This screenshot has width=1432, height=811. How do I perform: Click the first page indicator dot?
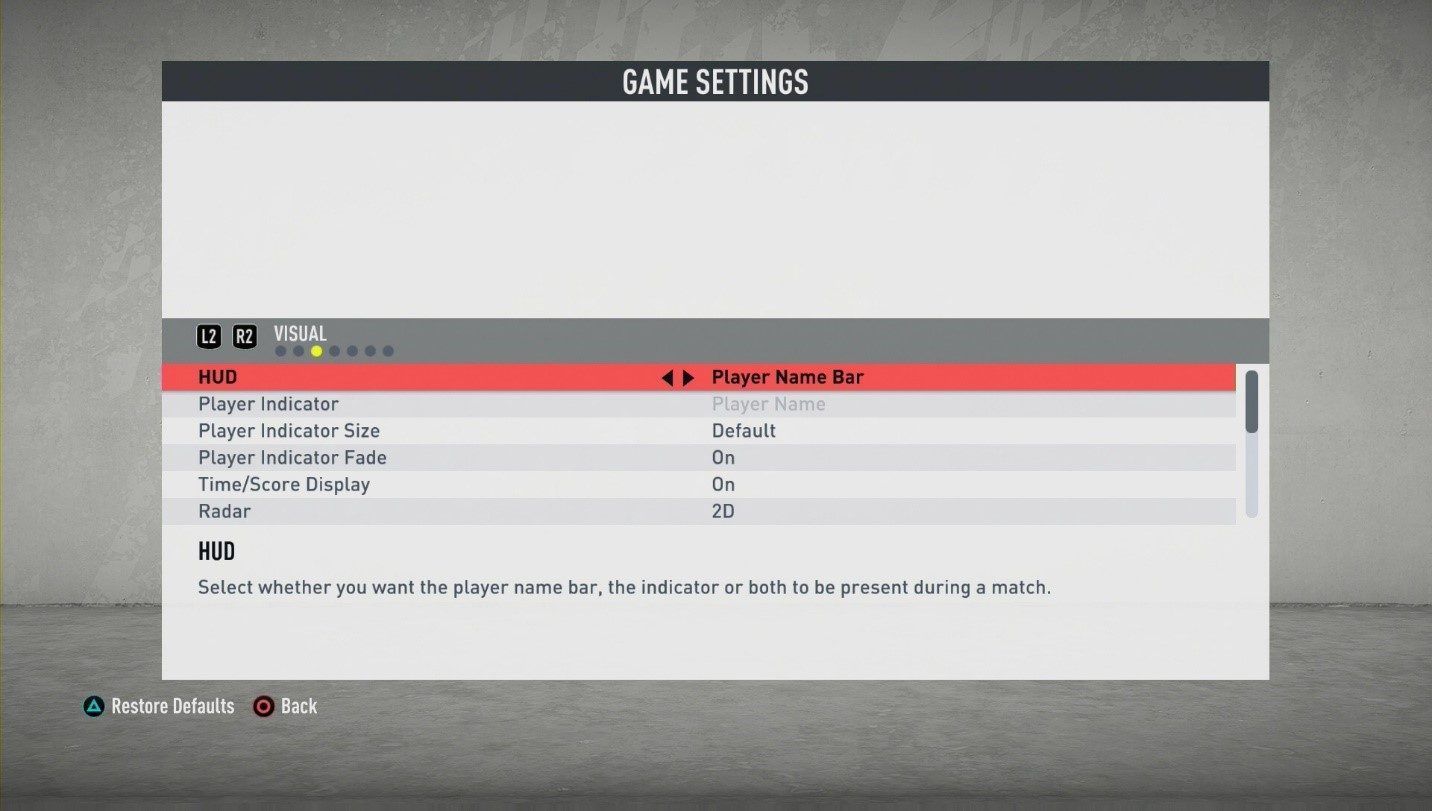coord(280,350)
